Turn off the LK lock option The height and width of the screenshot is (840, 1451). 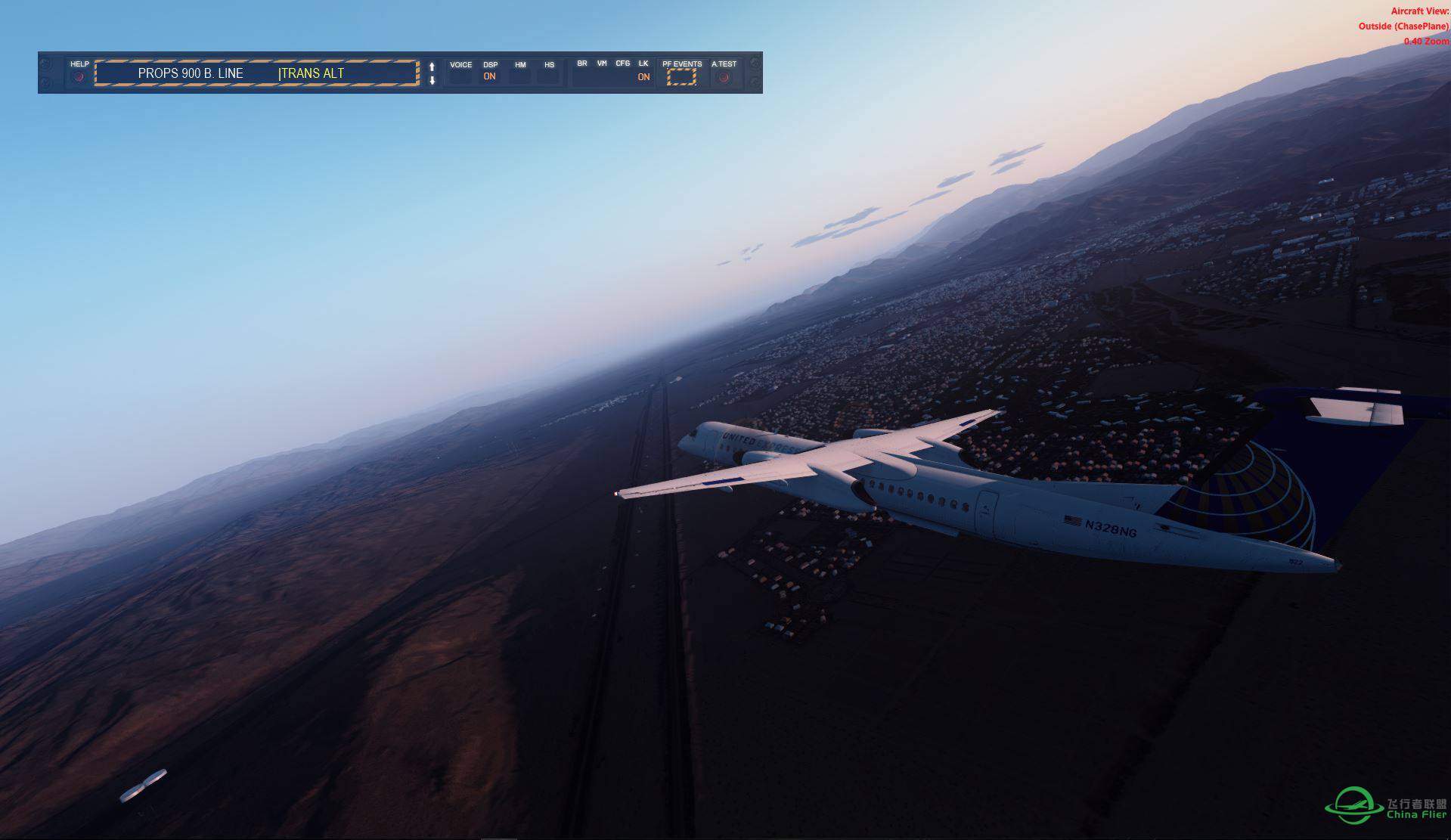643,76
